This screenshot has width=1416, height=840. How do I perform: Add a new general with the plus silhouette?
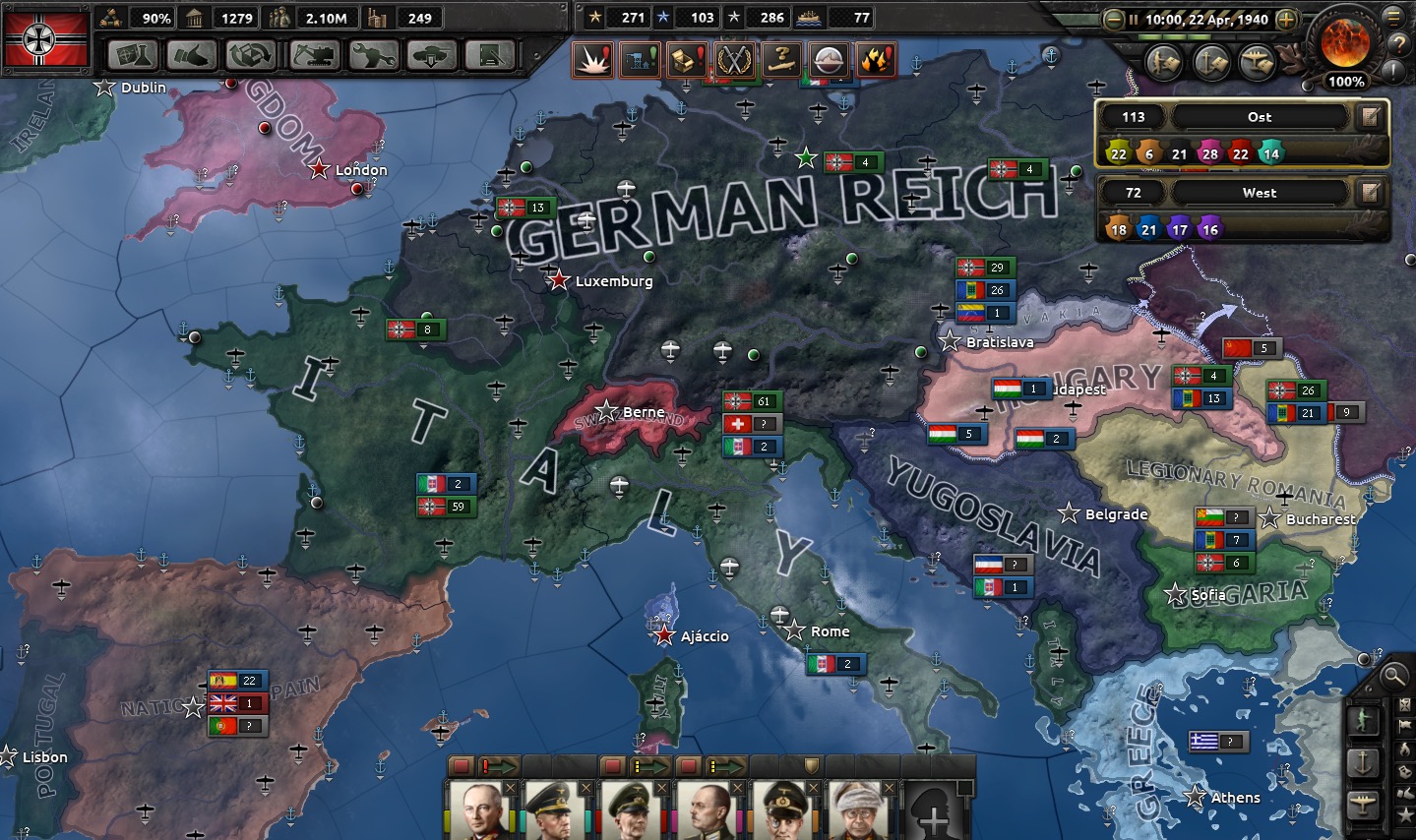pyautogui.click(x=933, y=810)
